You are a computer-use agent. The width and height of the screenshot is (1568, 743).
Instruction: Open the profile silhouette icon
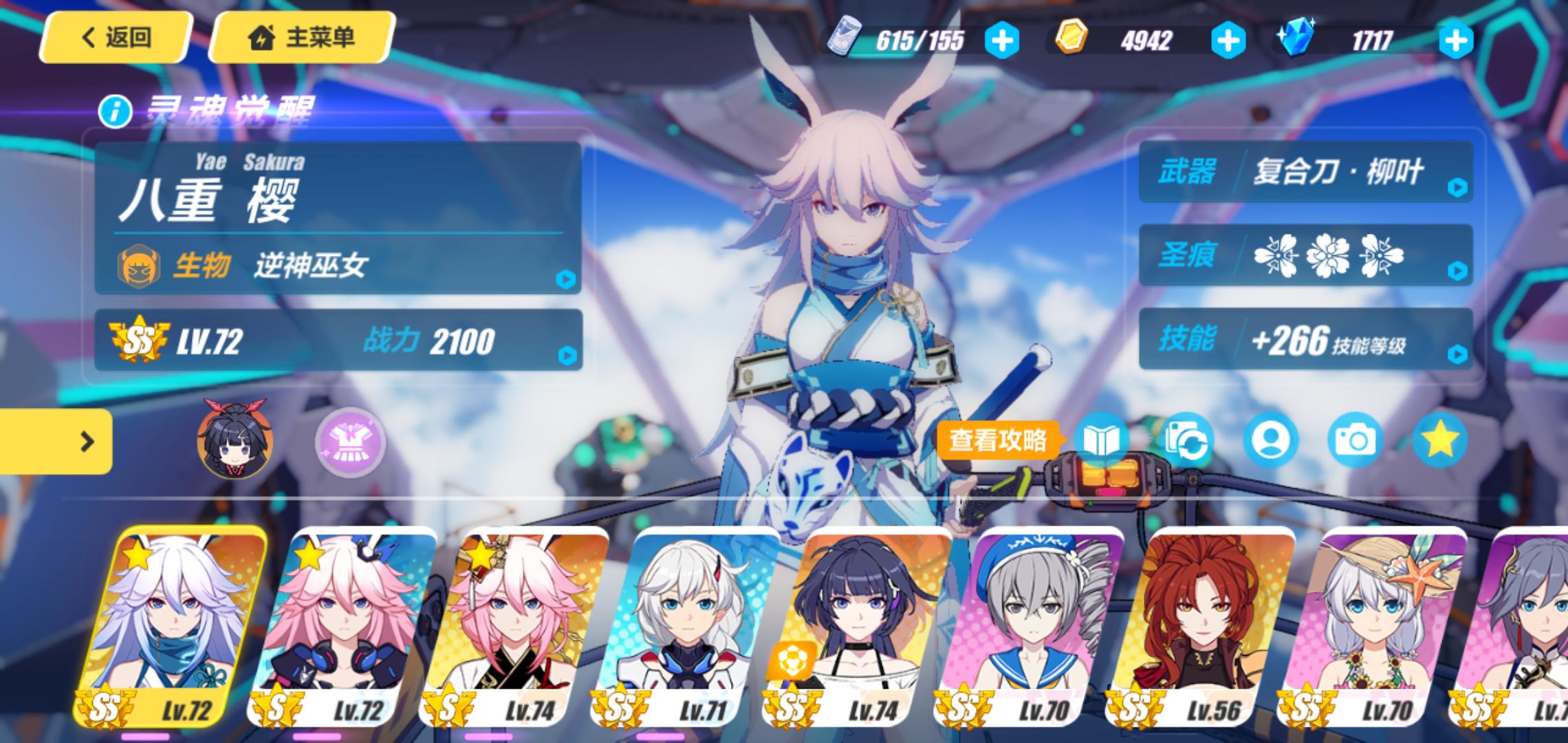1270,440
